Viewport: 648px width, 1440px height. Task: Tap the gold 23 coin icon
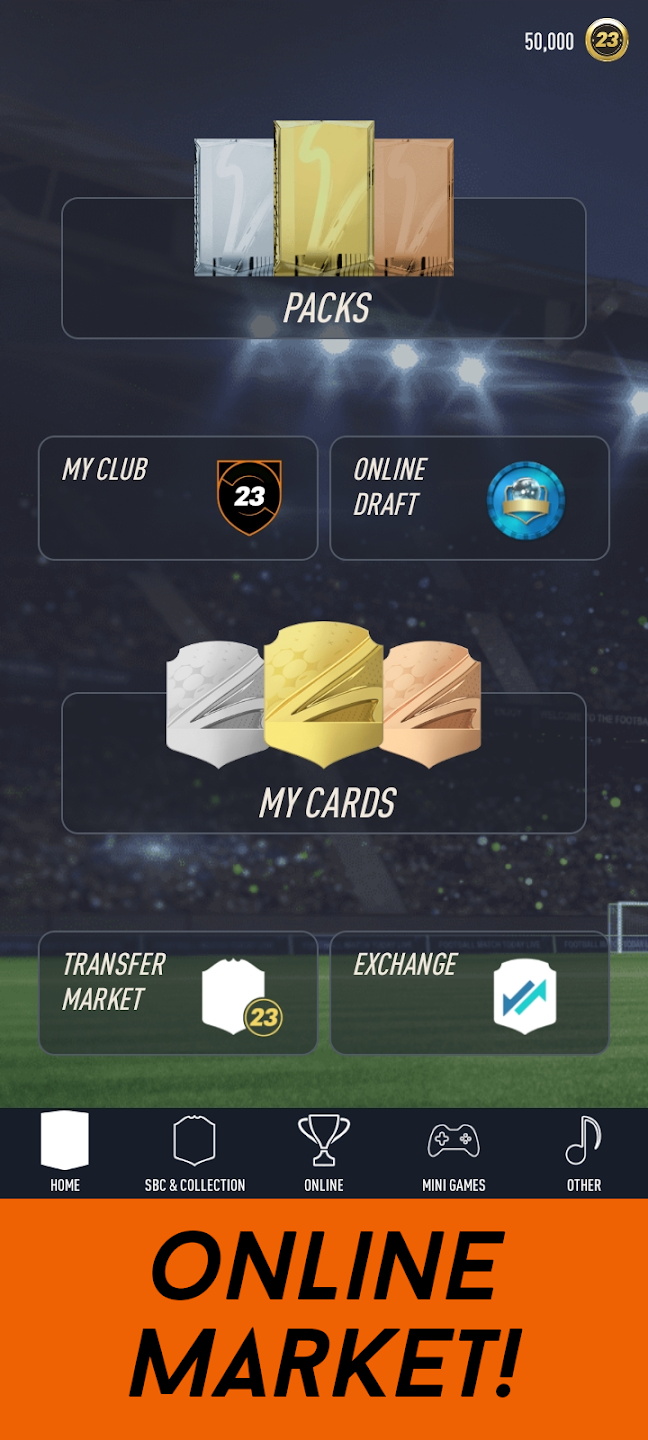click(607, 40)
